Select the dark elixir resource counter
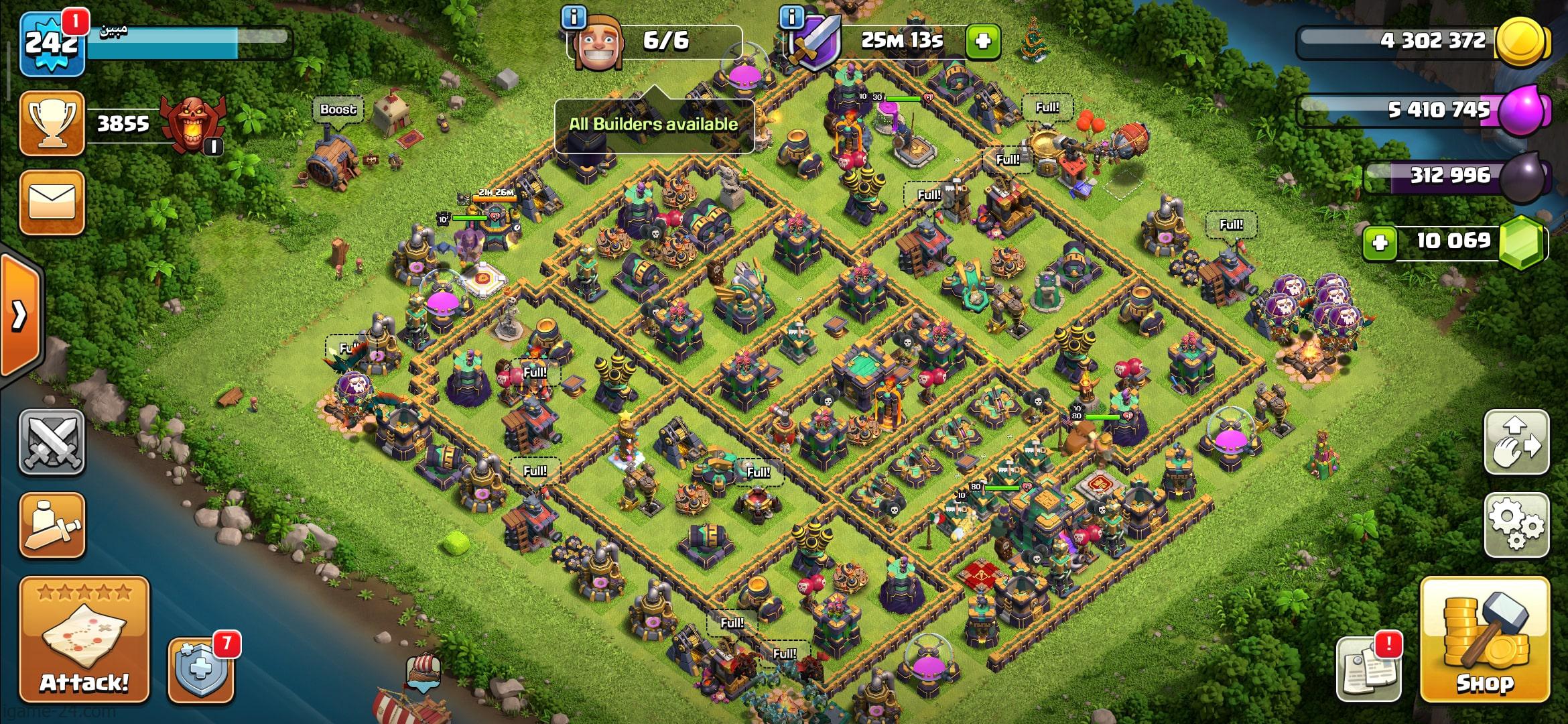The height and width of the screenshot is (724, 1568). (x=1454, y=176)
